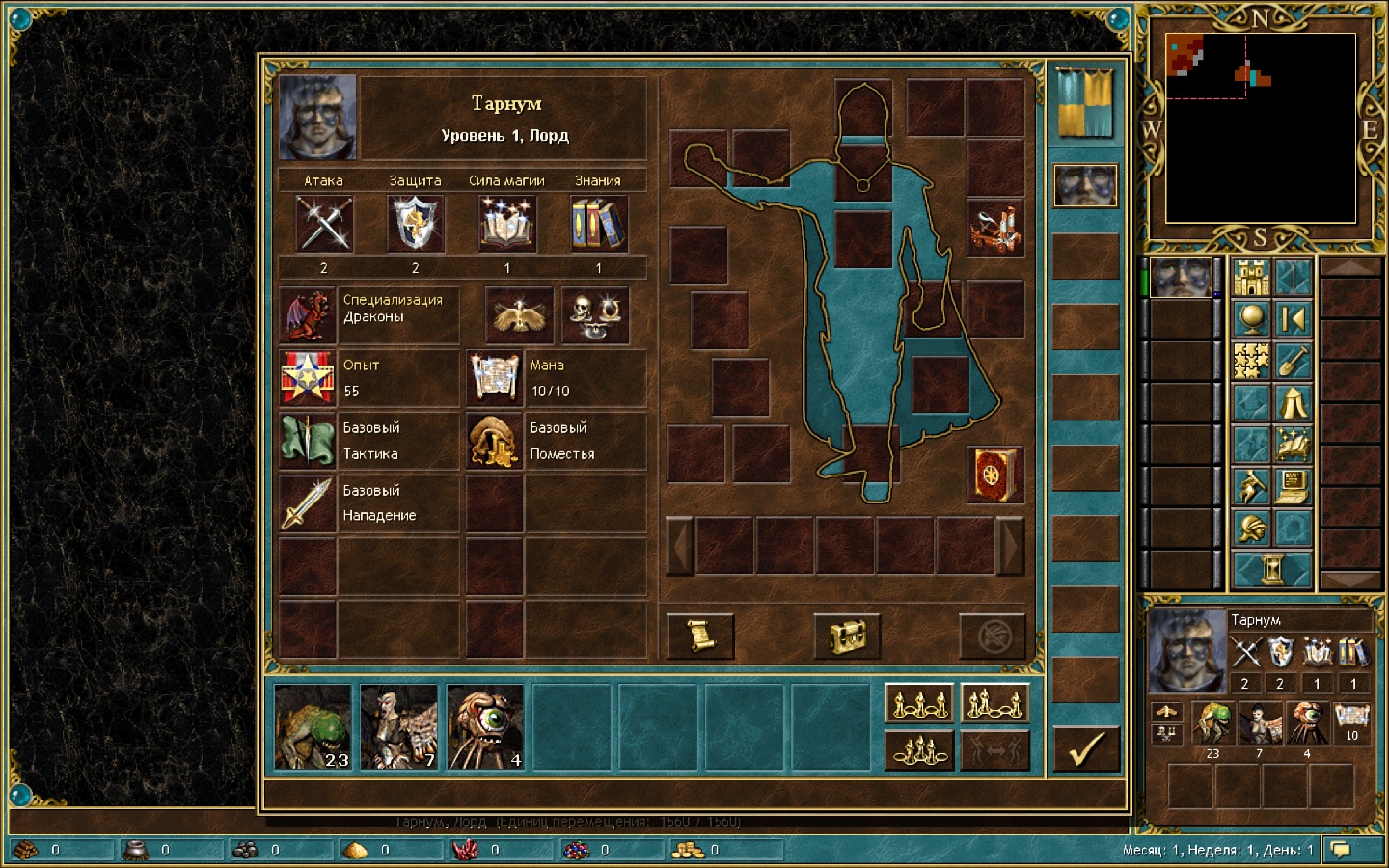Viewport: 1389px width, 868px height.
Task: Select the troglodyte stack of 23
Action: click(x=313, y=727)
